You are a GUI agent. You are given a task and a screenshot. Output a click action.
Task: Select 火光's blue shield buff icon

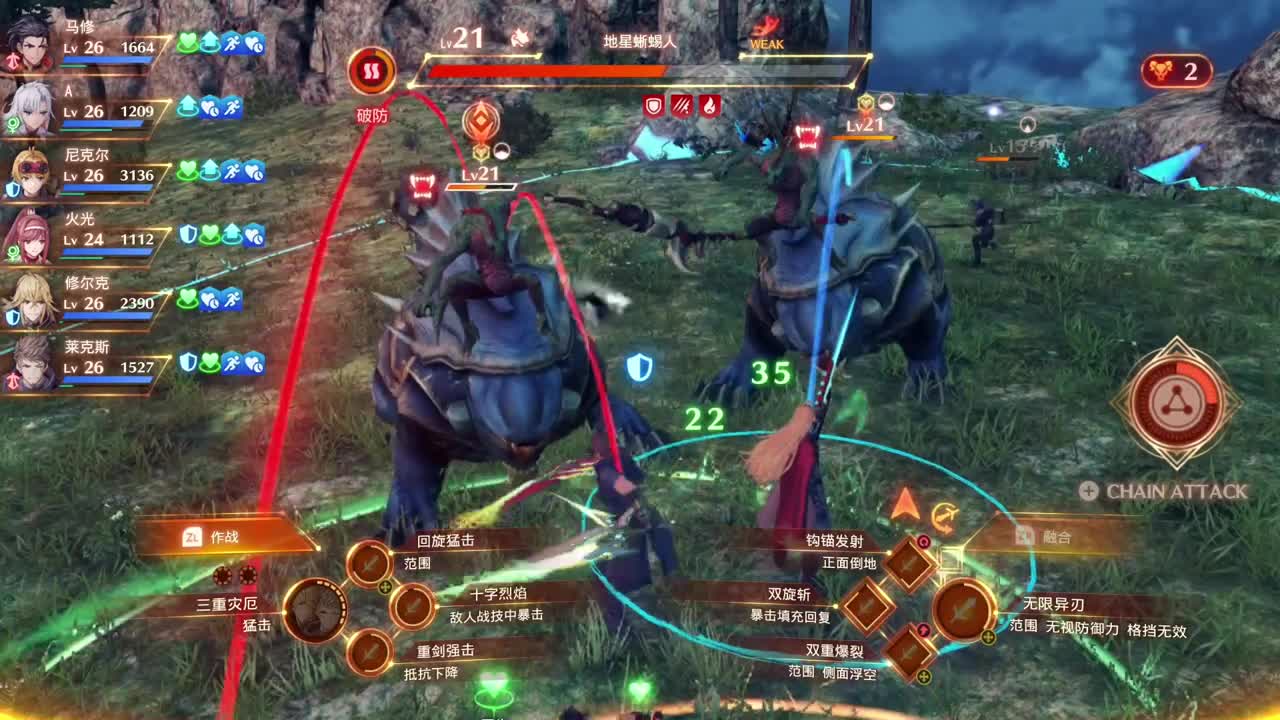[187, 233]
